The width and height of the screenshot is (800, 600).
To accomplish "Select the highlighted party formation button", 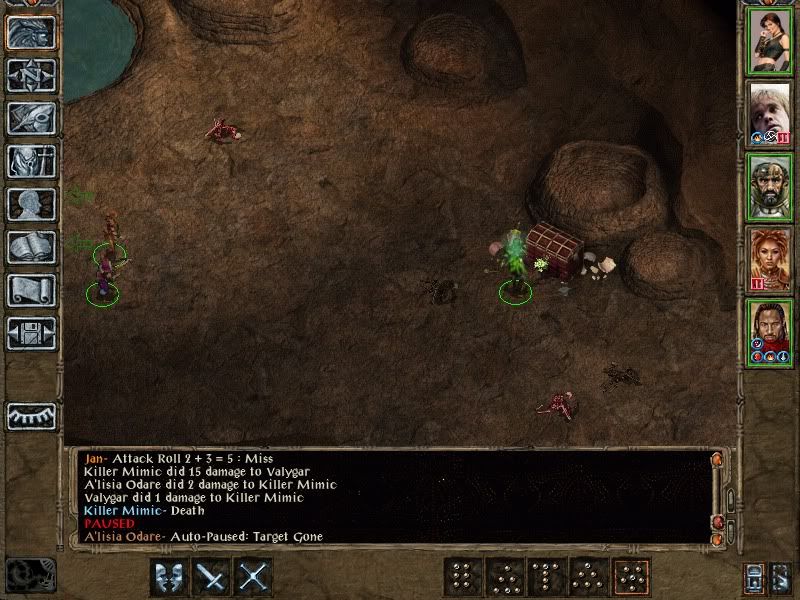I will 631,577.
